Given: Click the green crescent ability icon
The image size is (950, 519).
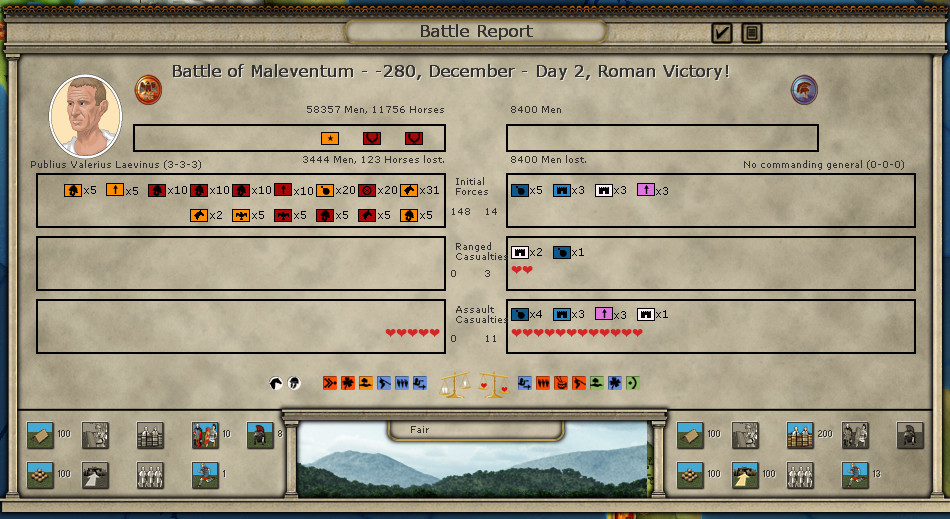Looking at the screenshot, I should [631, 383].
